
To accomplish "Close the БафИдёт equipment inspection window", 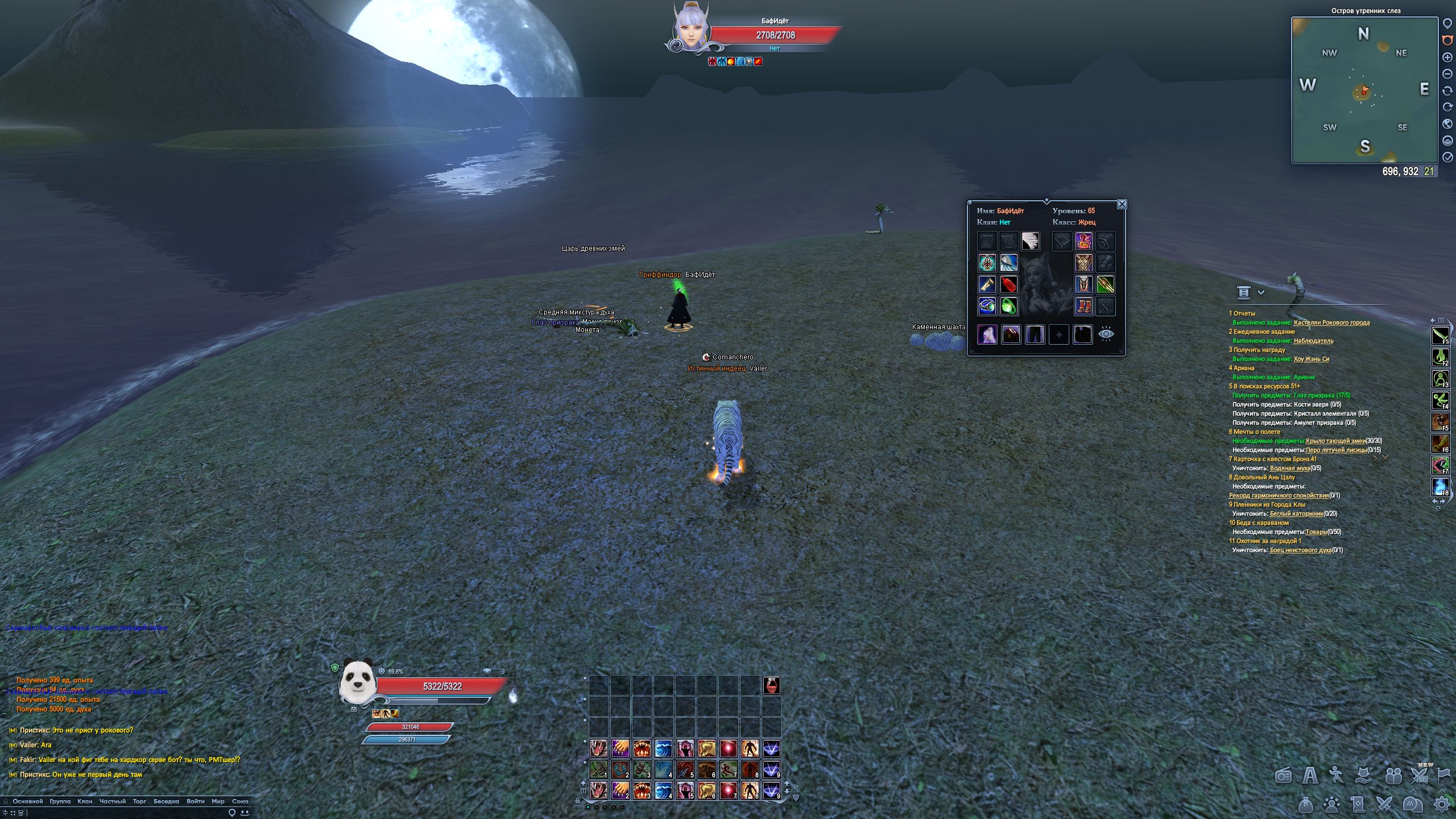I will [1122, 204].
